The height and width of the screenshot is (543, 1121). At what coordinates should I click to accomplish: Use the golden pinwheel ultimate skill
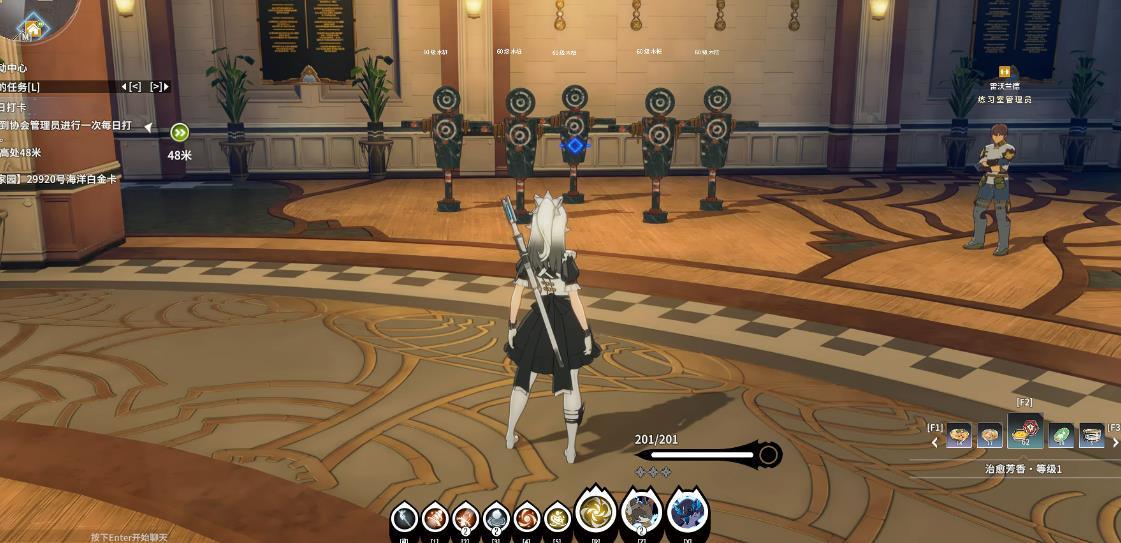click(x=595, y=513)
